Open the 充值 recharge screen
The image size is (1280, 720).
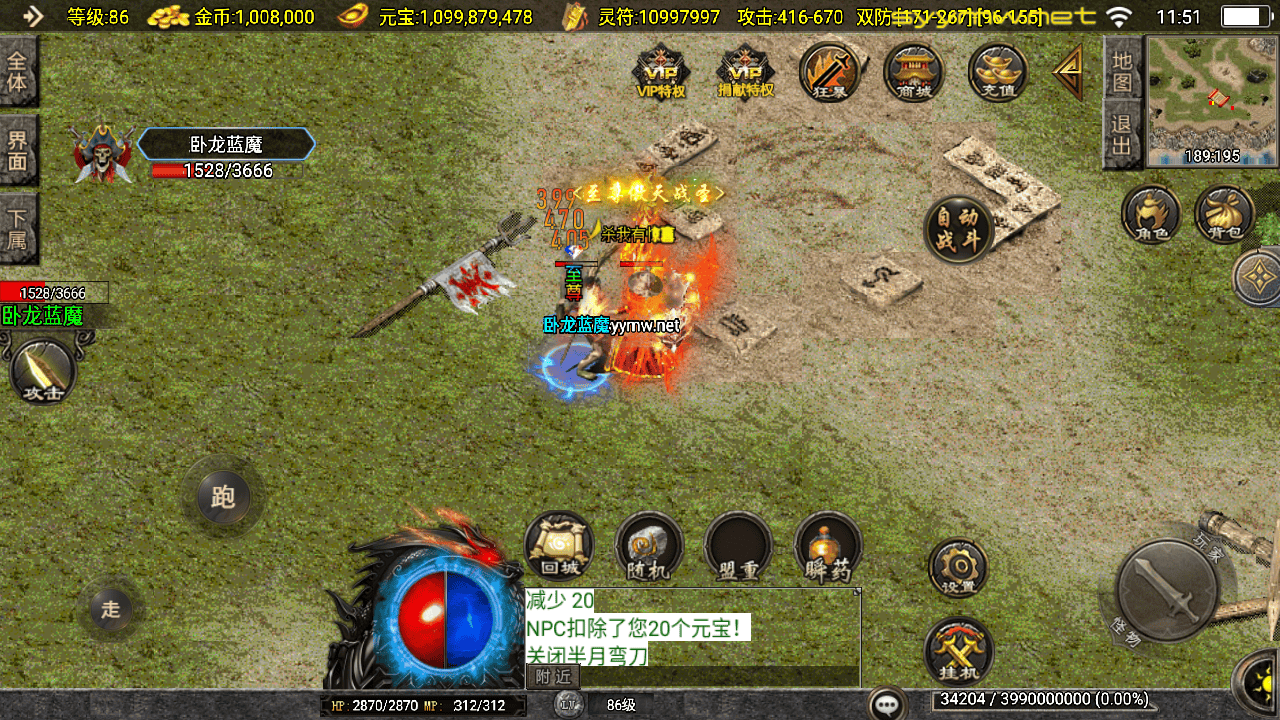tap(998, 73)
